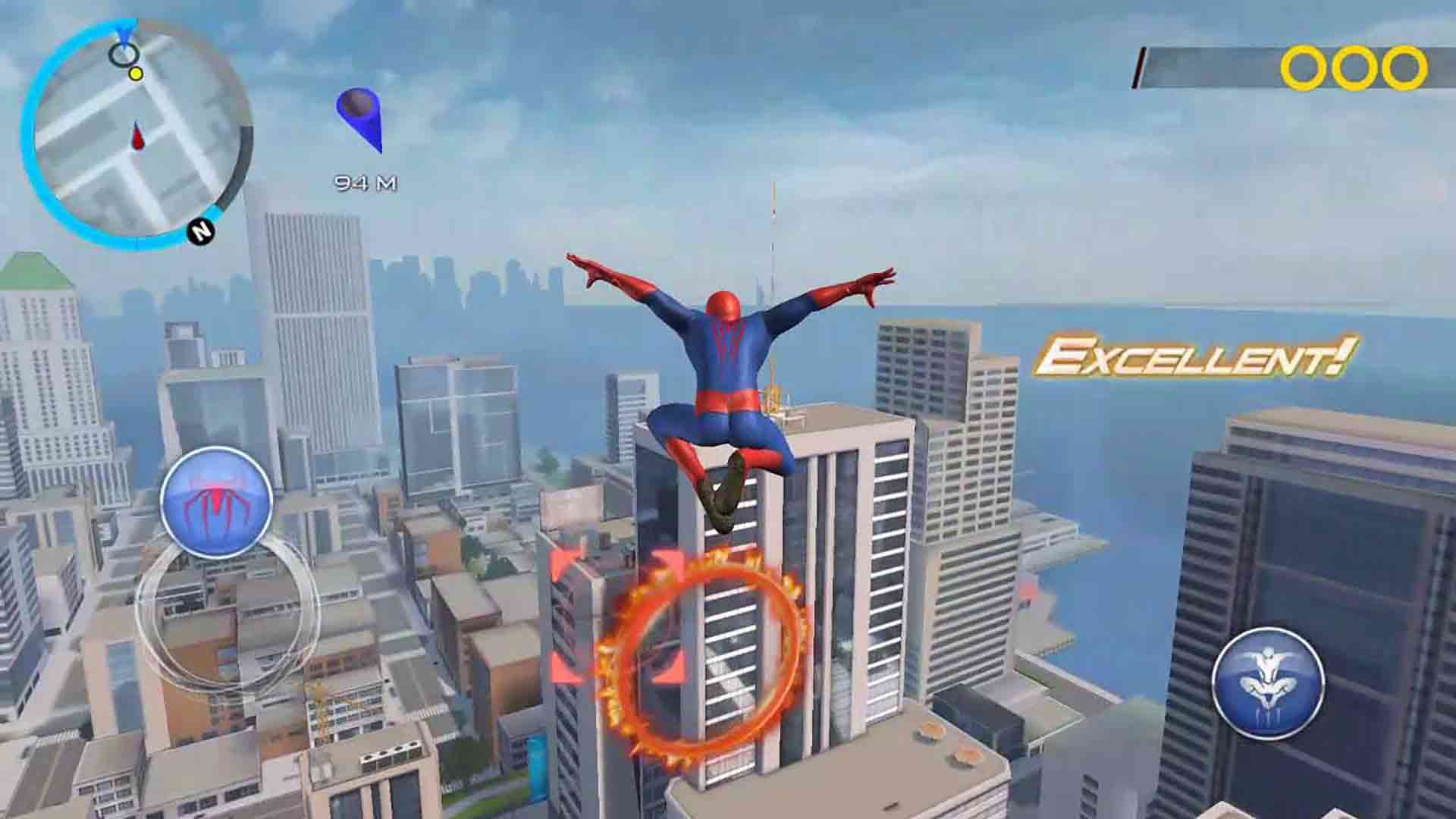Select the yellow dot on the minimap

pos(135,75)
